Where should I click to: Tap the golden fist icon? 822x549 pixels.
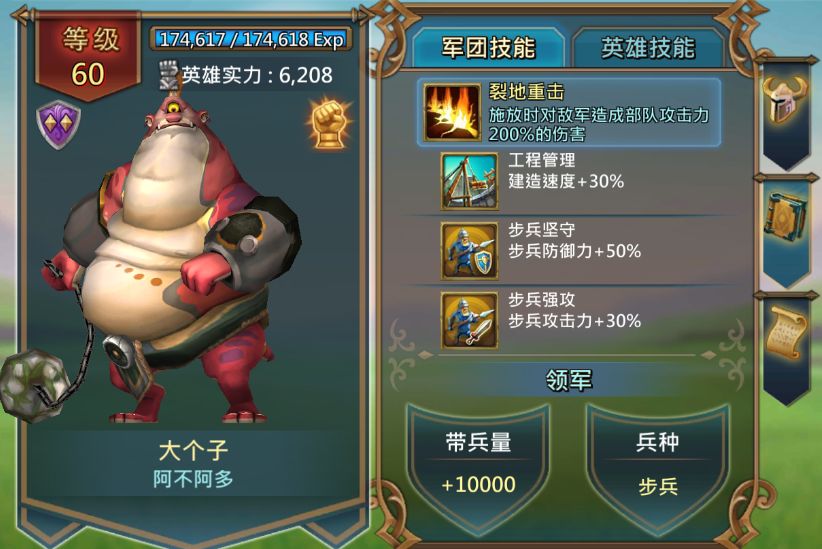pyautogui.click(x=327, y=123)
